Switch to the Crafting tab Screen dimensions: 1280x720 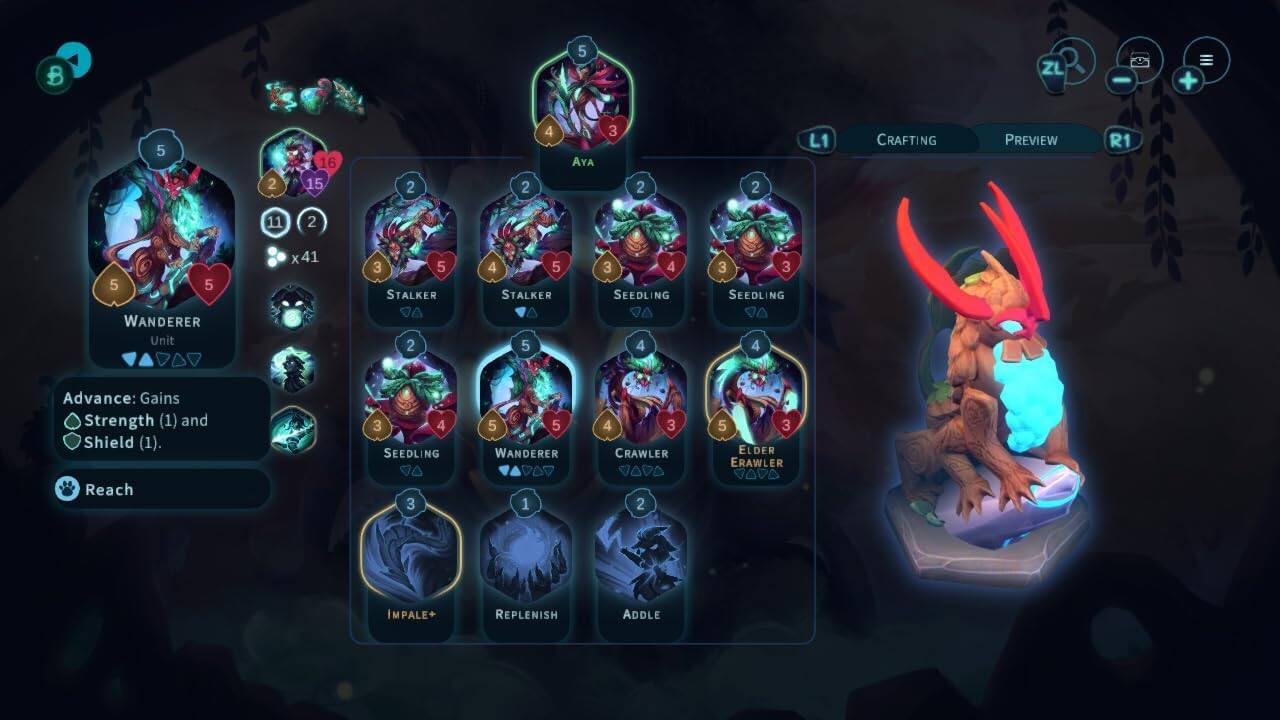pos(905,140)
